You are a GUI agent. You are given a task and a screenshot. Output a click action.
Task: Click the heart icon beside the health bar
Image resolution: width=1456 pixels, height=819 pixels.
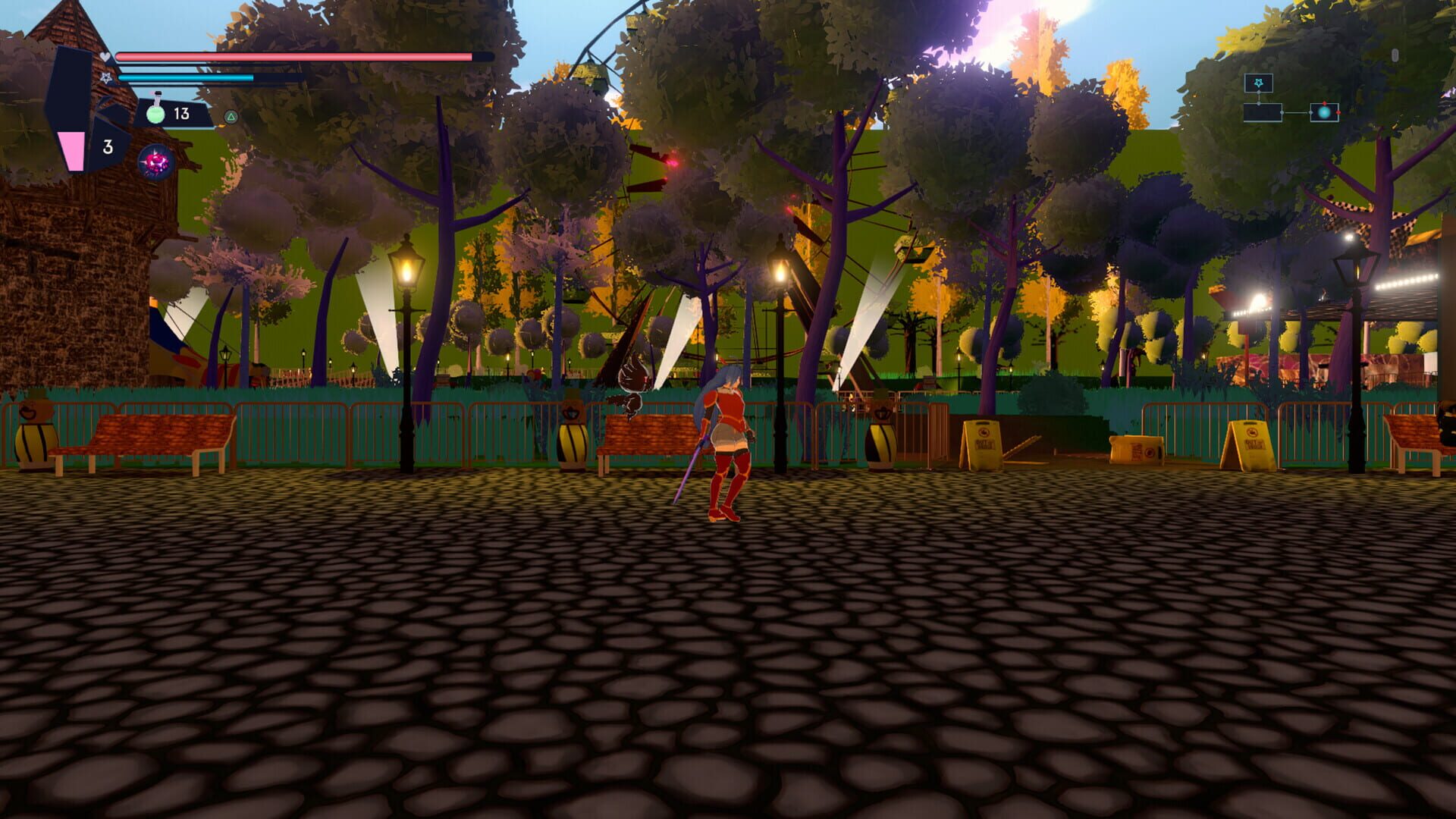105,56
